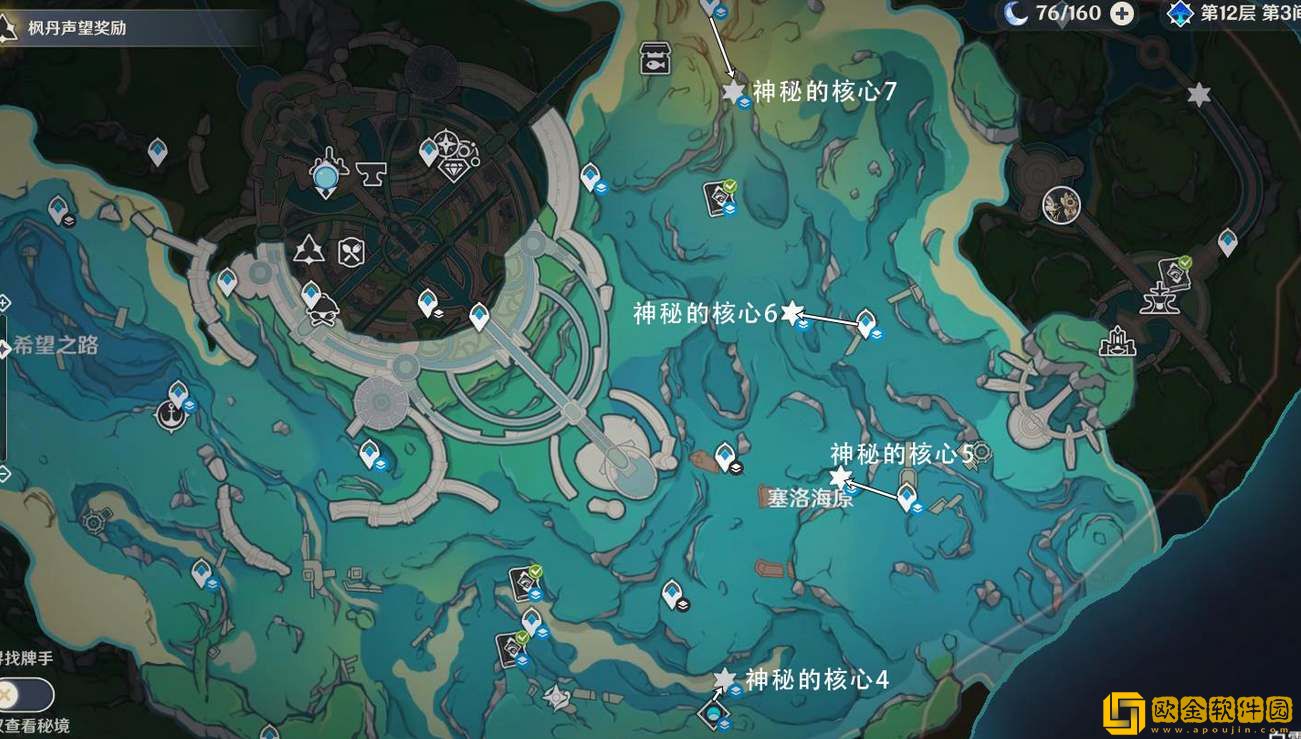Click the original resin moon icon showing 76/160
The image size is (1301, 739).
pos(1017,13)
